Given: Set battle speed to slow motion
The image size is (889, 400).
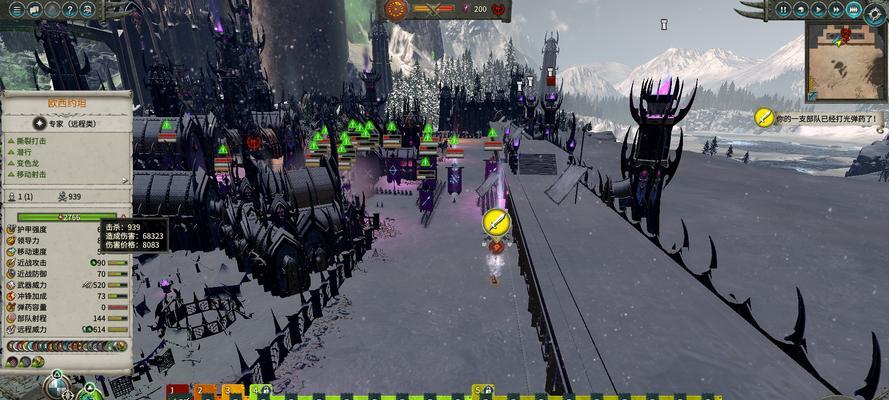Looking at the screenshot, I should 802,9.
